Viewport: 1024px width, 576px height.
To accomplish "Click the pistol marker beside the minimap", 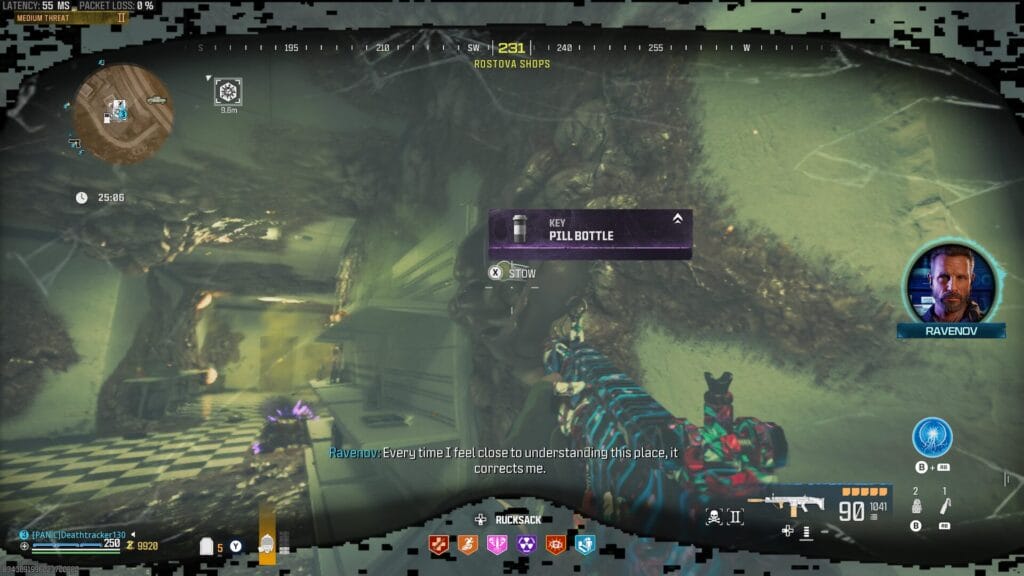I will coord(75,143).
